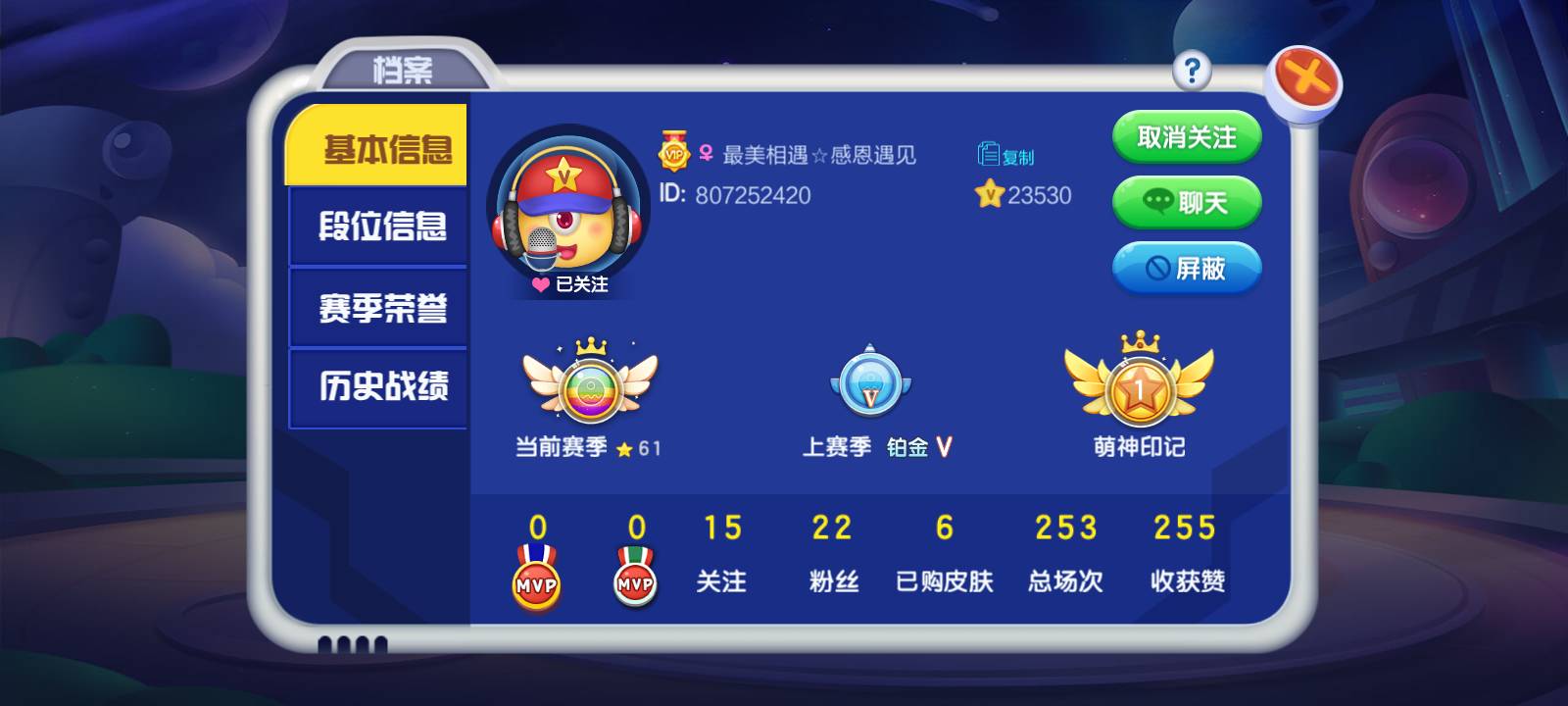This screenshot has height=706, width=1568.
Task: Click 取消关注 to unfollow the player
Action: (x=1187, y=137)
